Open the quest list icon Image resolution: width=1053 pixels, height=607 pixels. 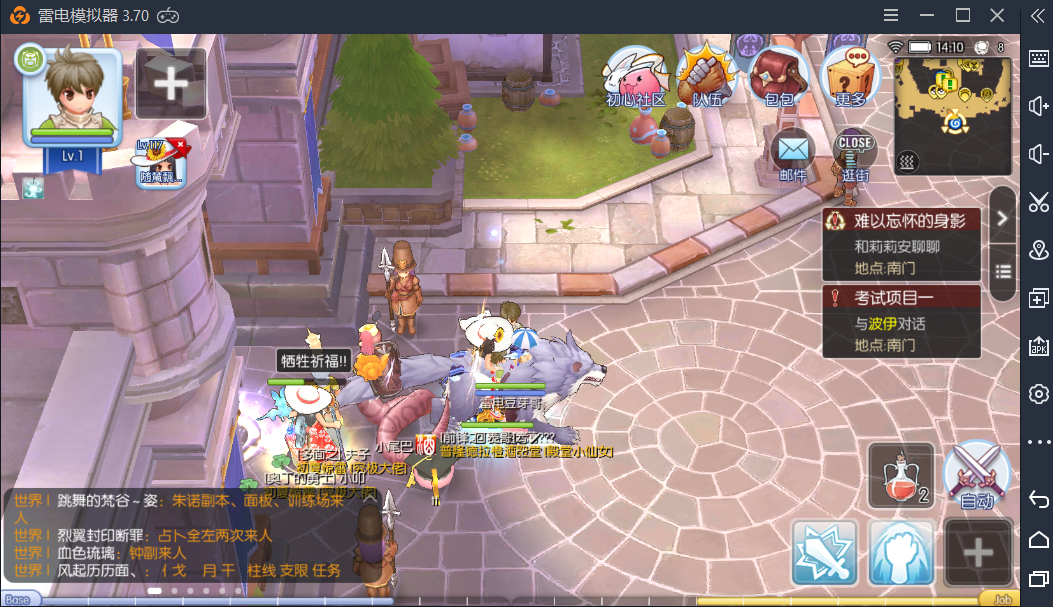(1002, 271)
